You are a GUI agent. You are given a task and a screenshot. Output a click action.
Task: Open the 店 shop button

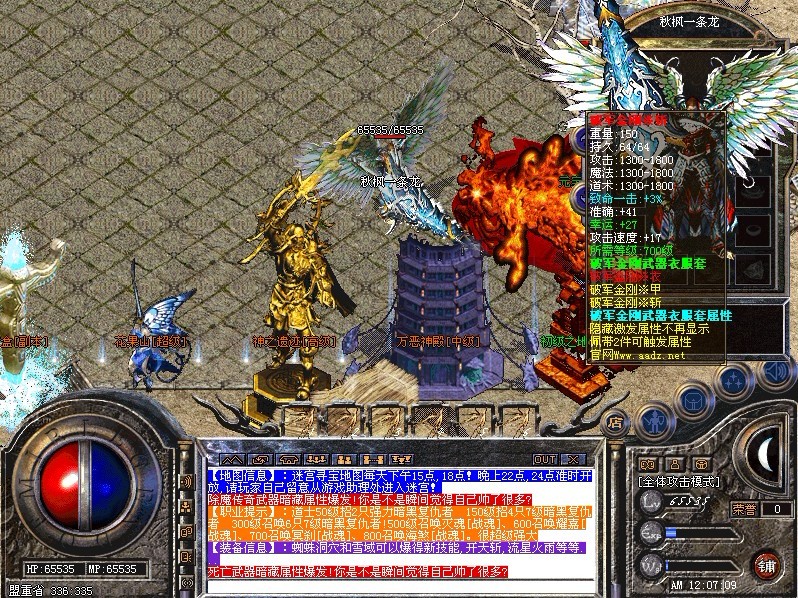coord(615,423)
